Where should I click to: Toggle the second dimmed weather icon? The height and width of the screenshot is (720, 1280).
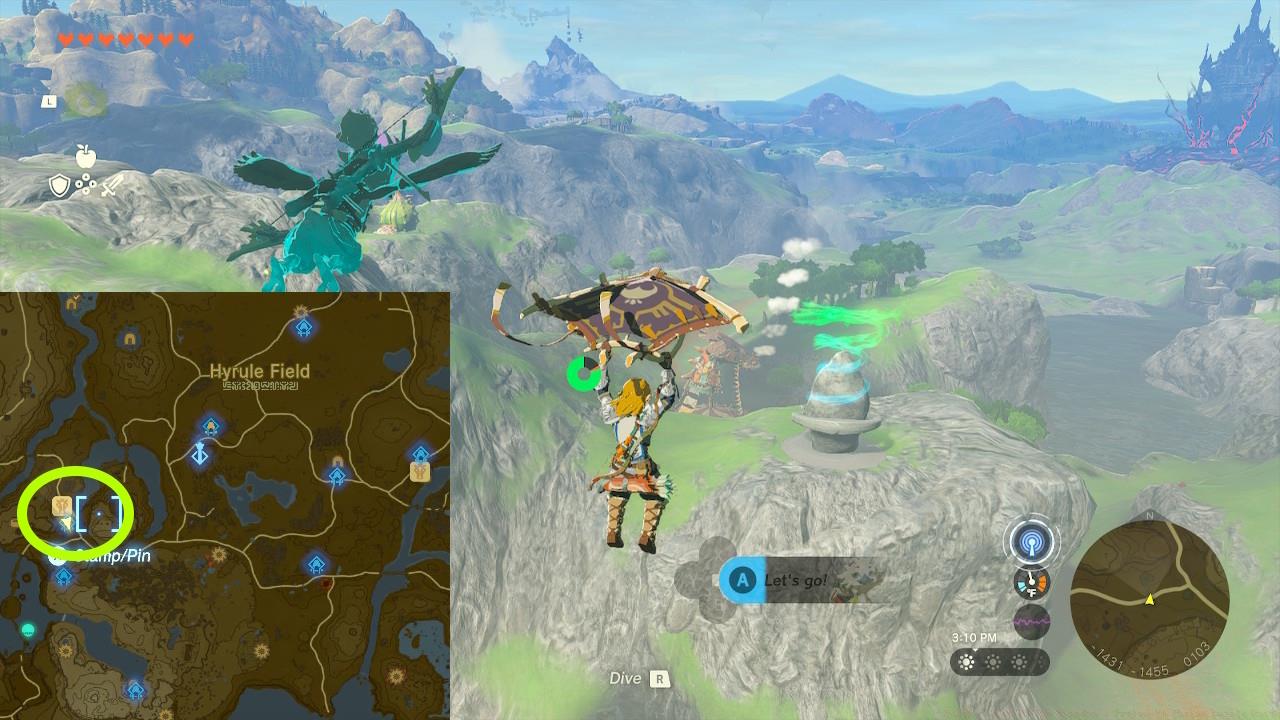click(993, 662)
